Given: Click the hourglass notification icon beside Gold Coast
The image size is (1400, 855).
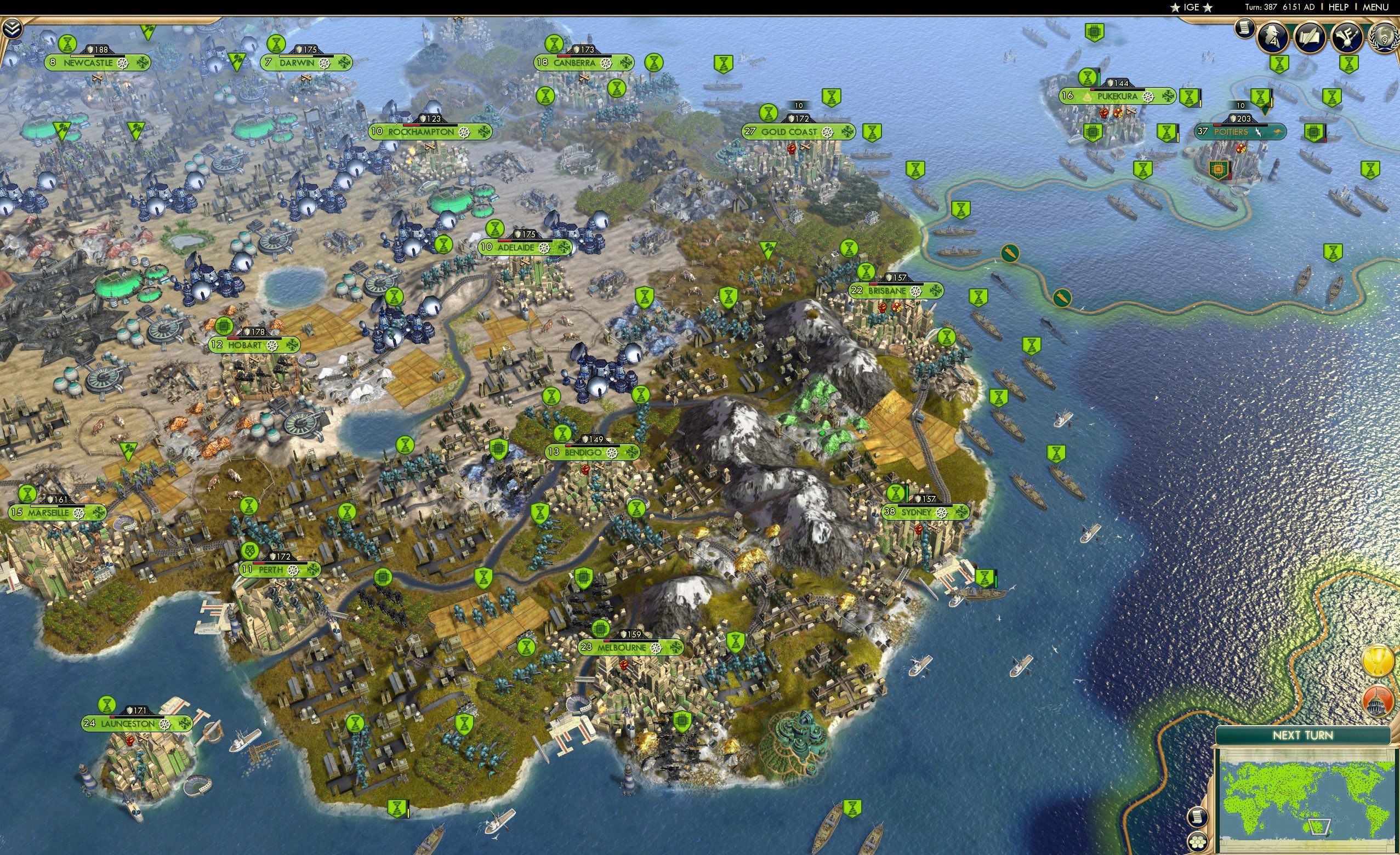Looking at the screenshot, I should pyautogui.click(x=769, y=113).
